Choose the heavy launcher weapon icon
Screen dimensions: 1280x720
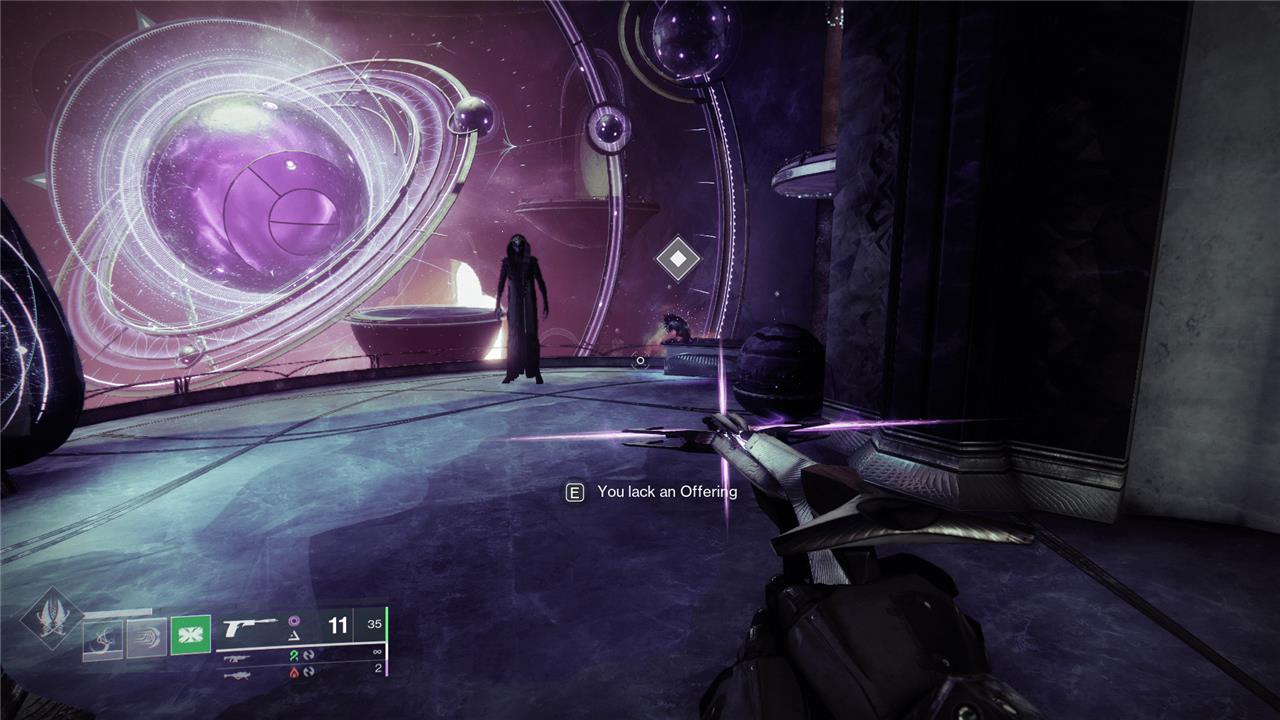point(237,673)
